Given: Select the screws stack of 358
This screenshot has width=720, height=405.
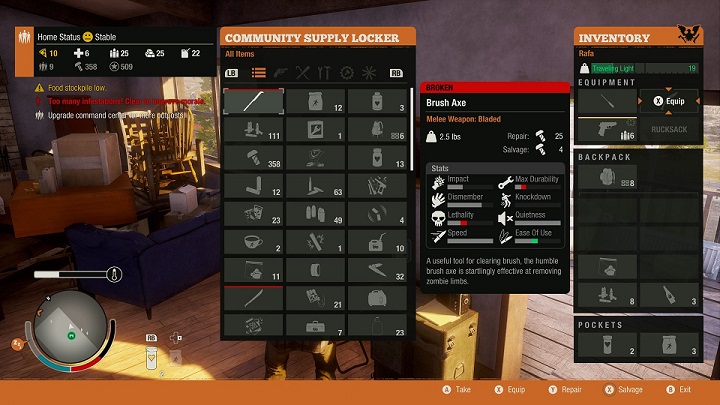Looking at the screenshot, I should 253,158.
